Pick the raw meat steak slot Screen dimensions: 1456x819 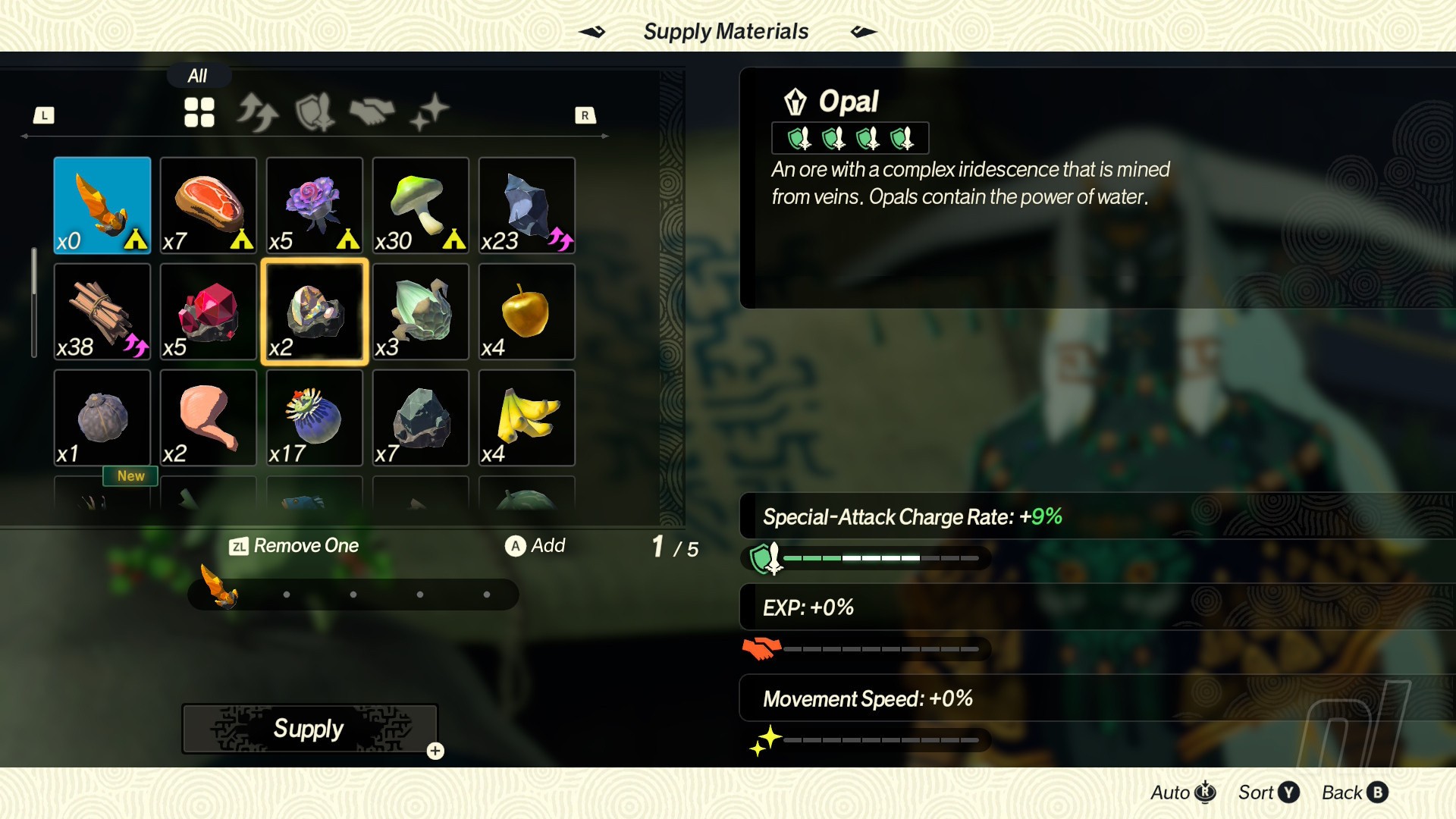pyautogui.click(x=209, y=205)
